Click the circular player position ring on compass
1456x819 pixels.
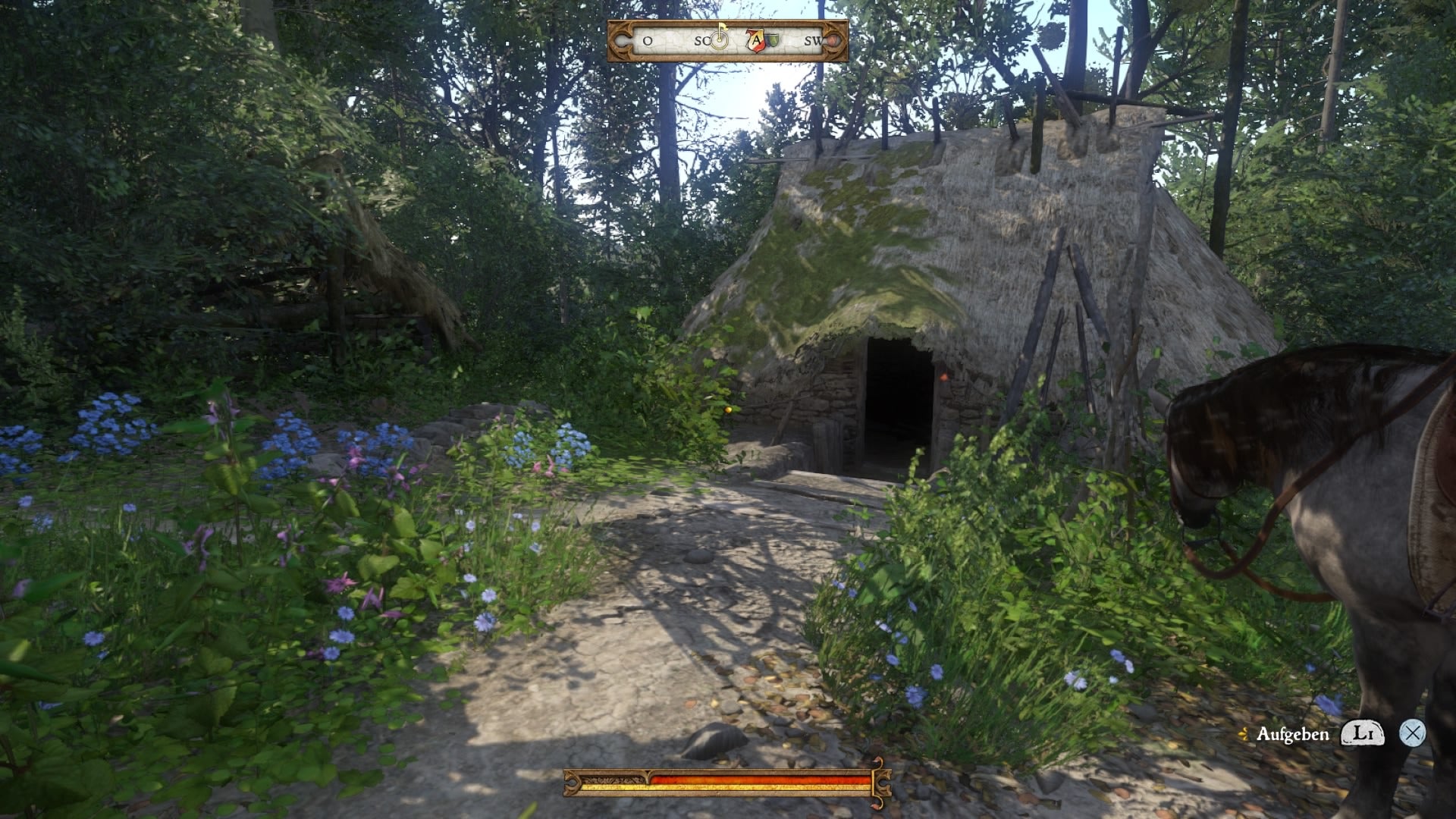click(719, 42)
